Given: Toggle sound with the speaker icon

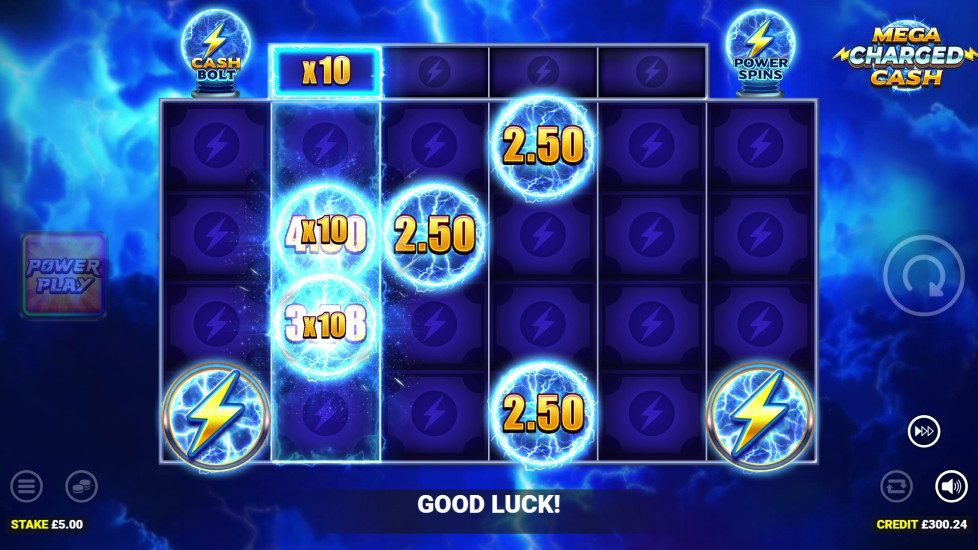Looking at the screenshot, I should click(951, 487).
